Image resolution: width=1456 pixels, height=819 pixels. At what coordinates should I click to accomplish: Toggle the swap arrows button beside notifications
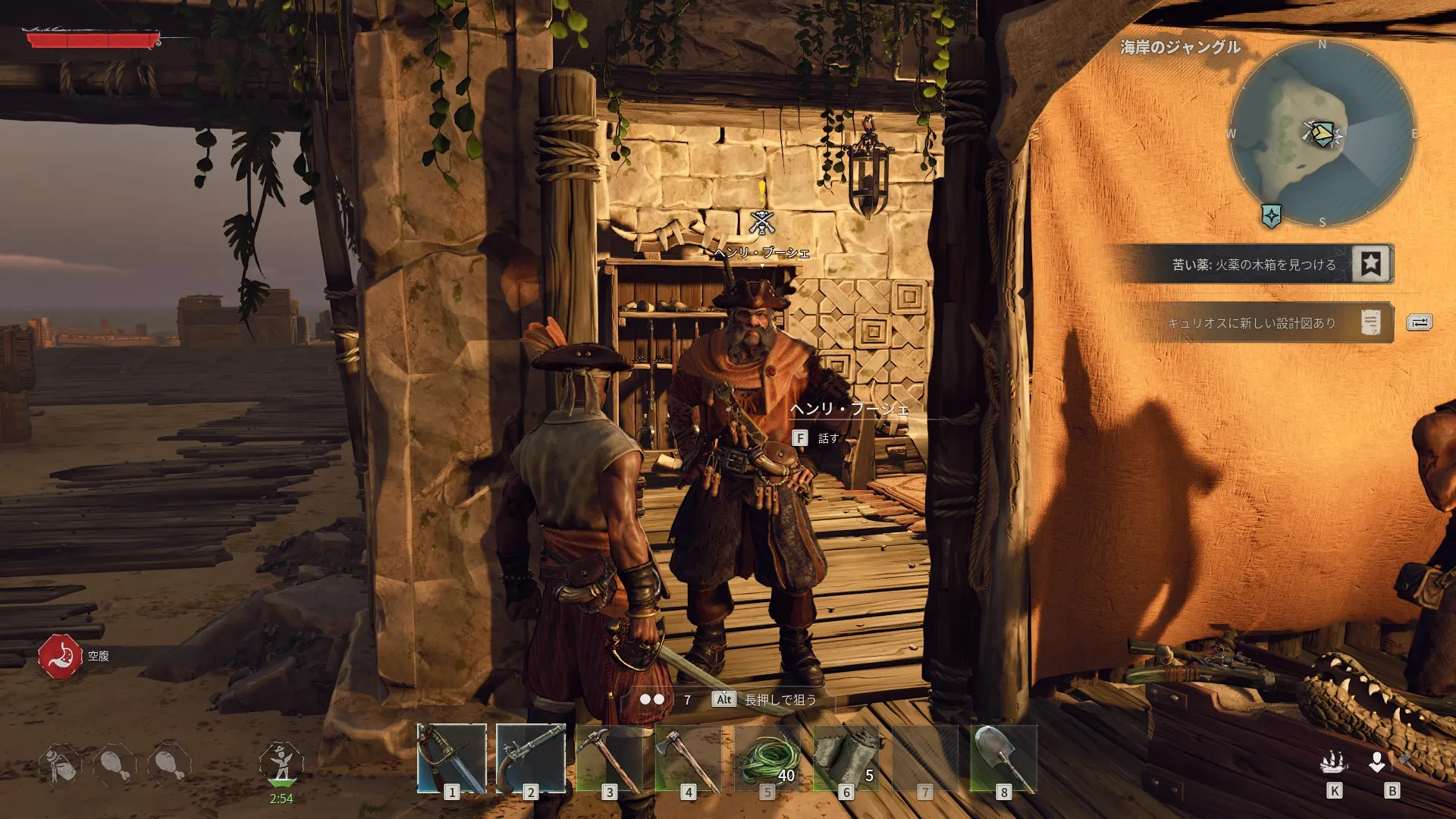(x=1419, y=323)
